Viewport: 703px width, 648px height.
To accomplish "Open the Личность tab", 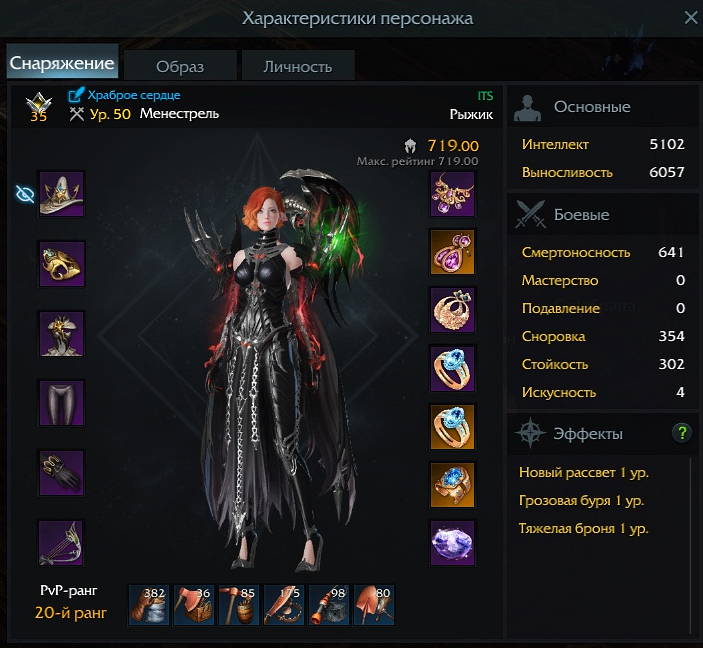I will click(297, 66).
